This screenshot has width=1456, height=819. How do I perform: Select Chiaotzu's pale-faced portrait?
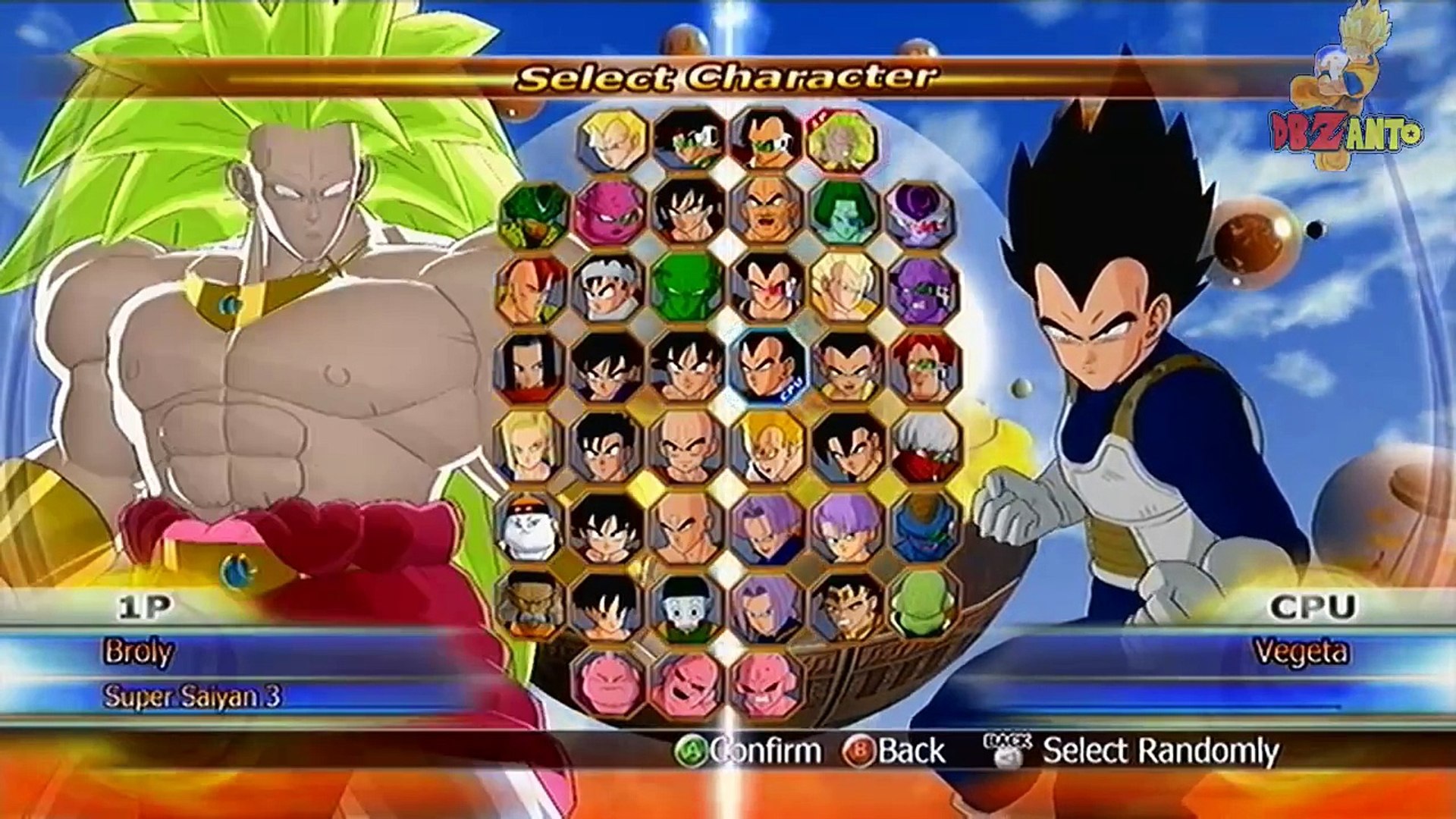[687, 607]
